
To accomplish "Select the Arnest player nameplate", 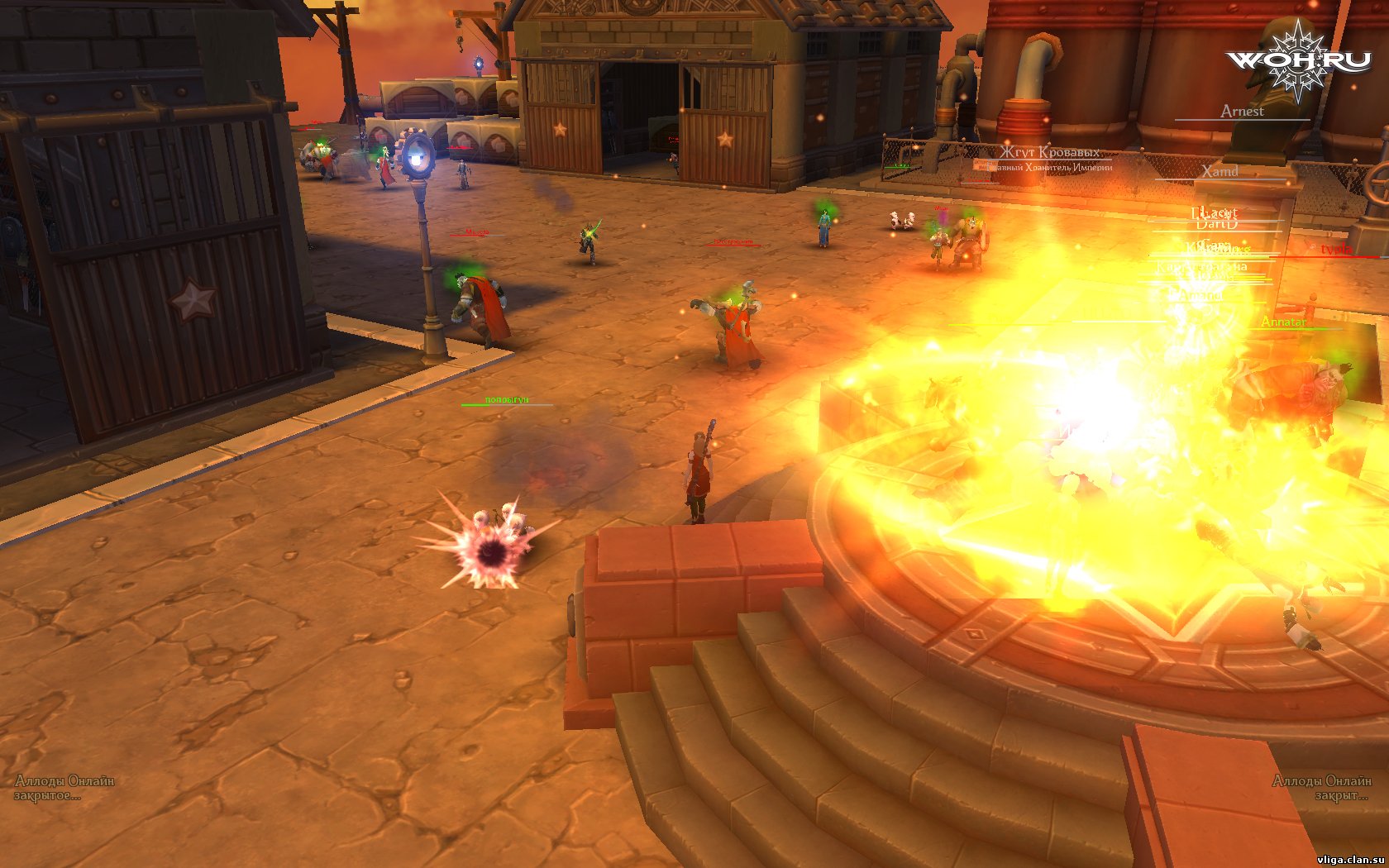I will (1242, 112).
